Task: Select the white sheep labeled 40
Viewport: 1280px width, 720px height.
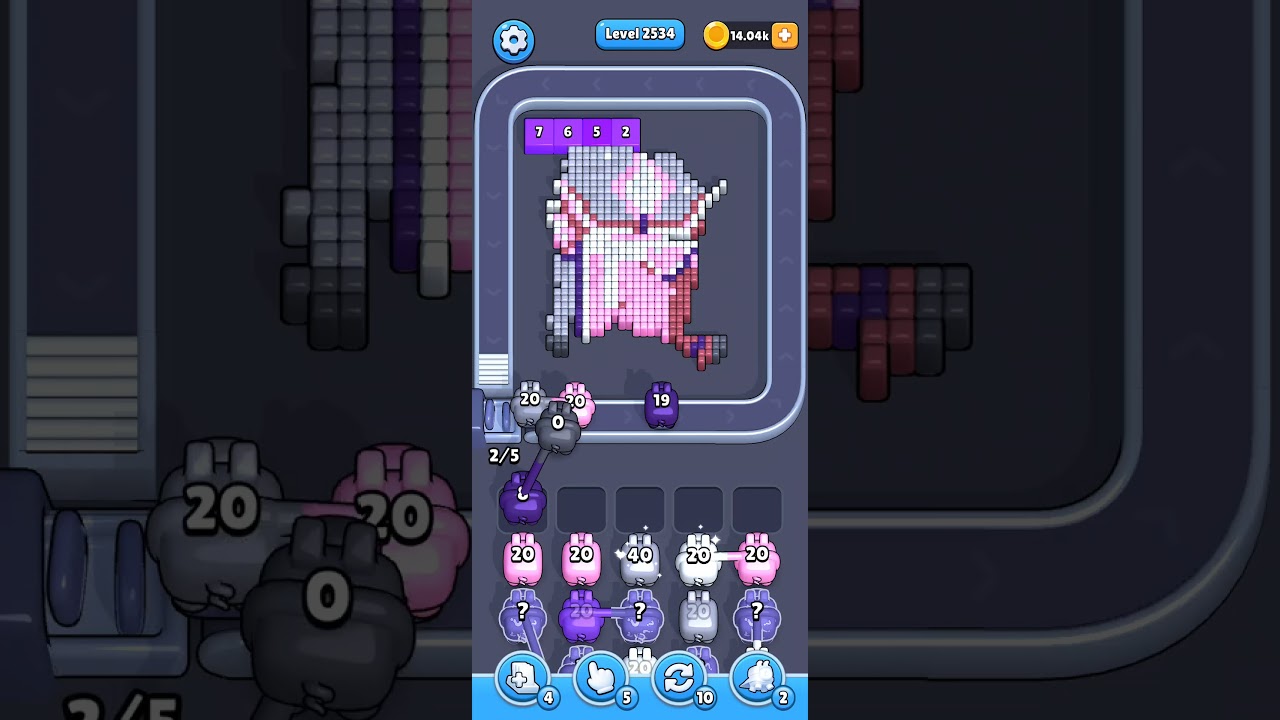Action: point(640,557)
